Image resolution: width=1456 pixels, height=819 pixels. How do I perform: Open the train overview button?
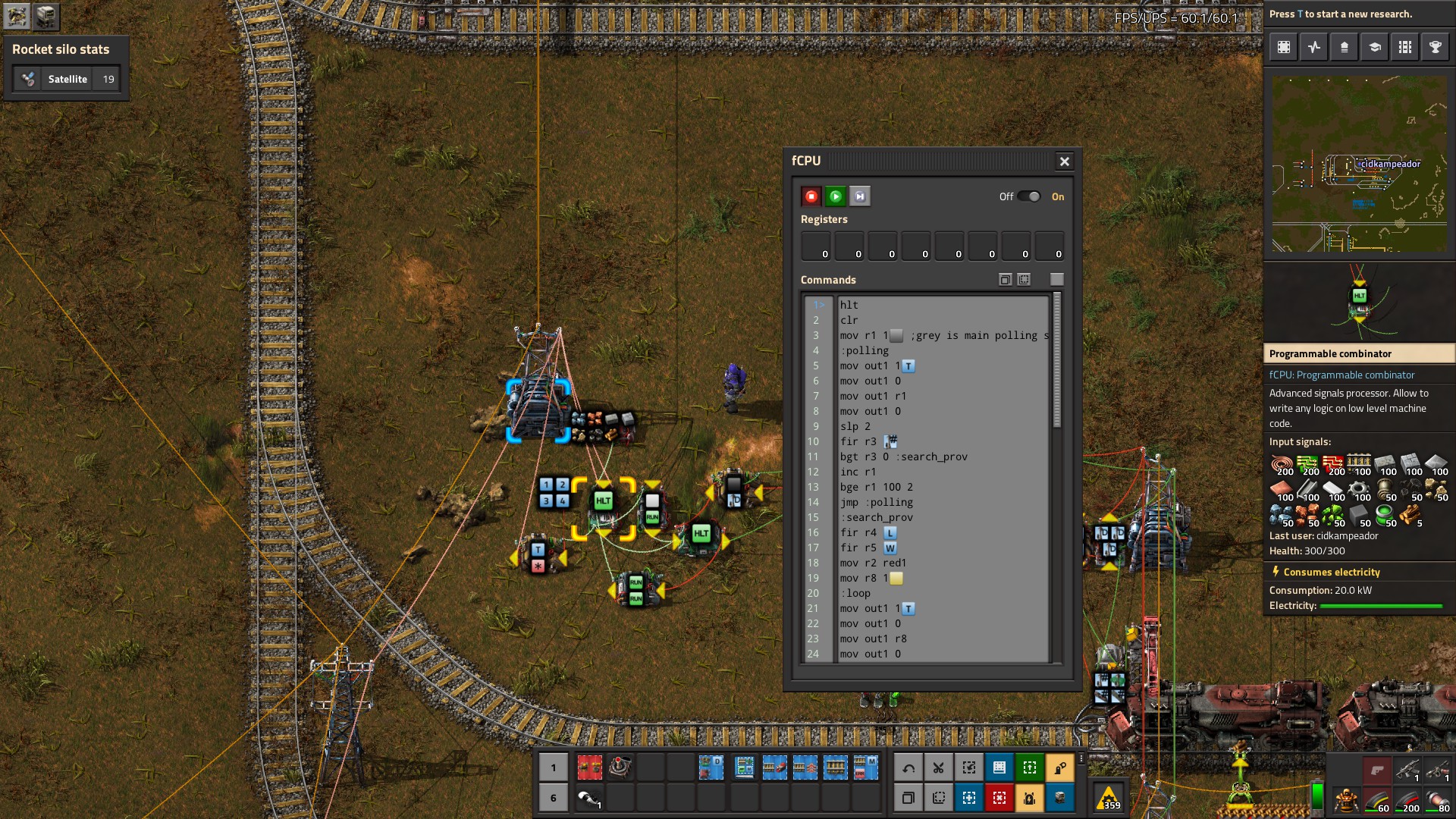pos(1404,47)
